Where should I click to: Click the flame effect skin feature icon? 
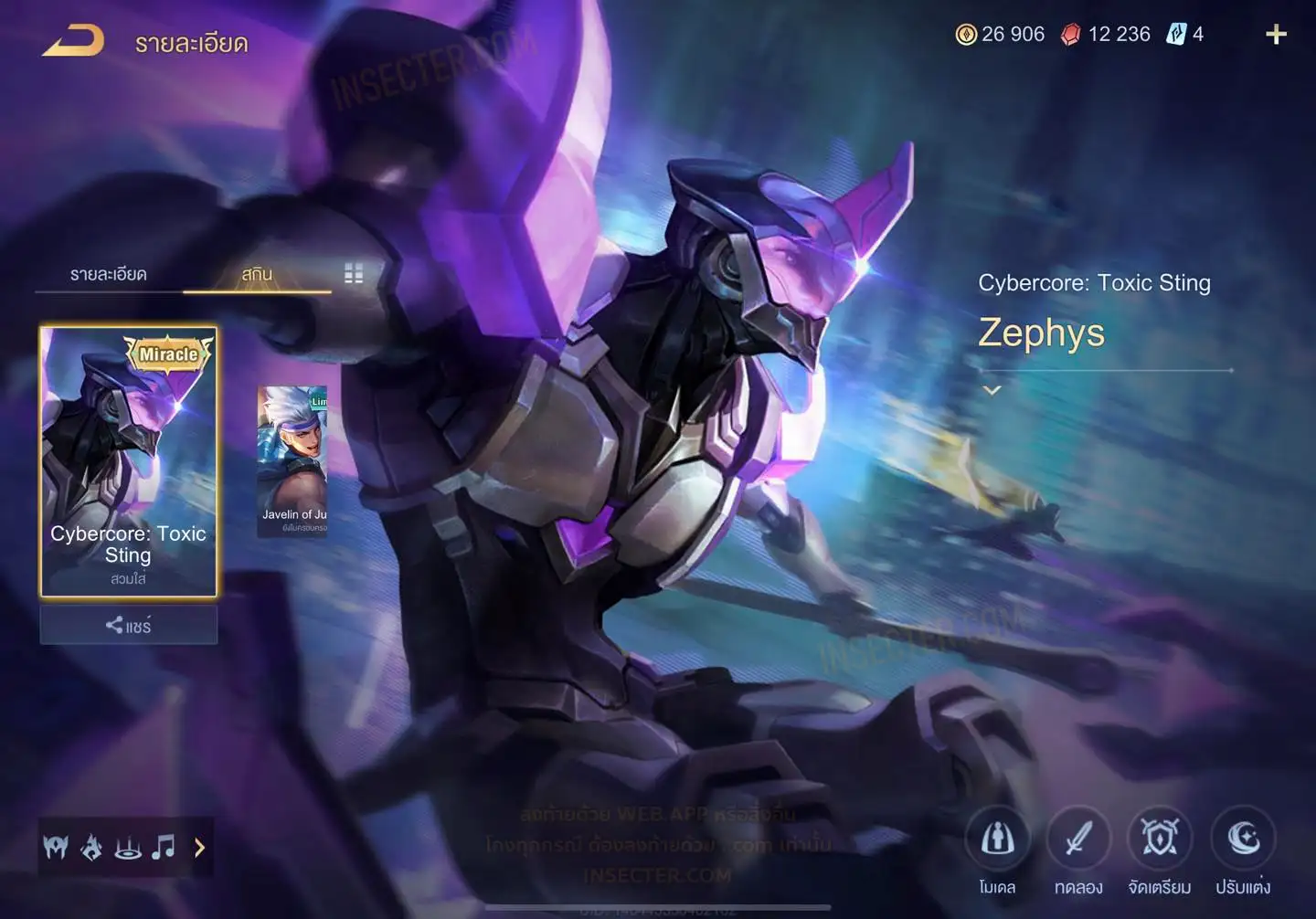tap(91, 848)
